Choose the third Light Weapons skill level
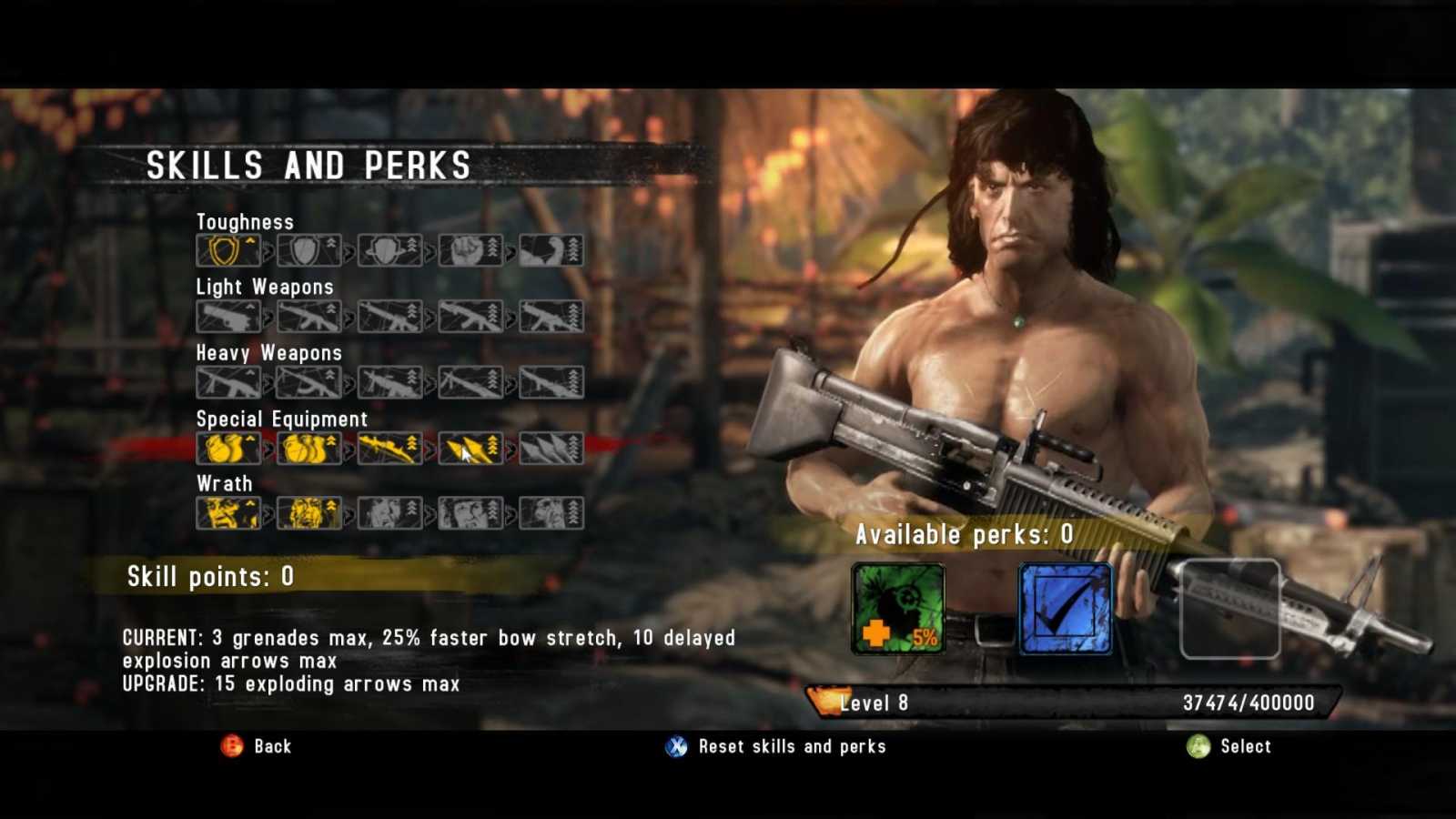1456x819 pixels. pos(389,317)
